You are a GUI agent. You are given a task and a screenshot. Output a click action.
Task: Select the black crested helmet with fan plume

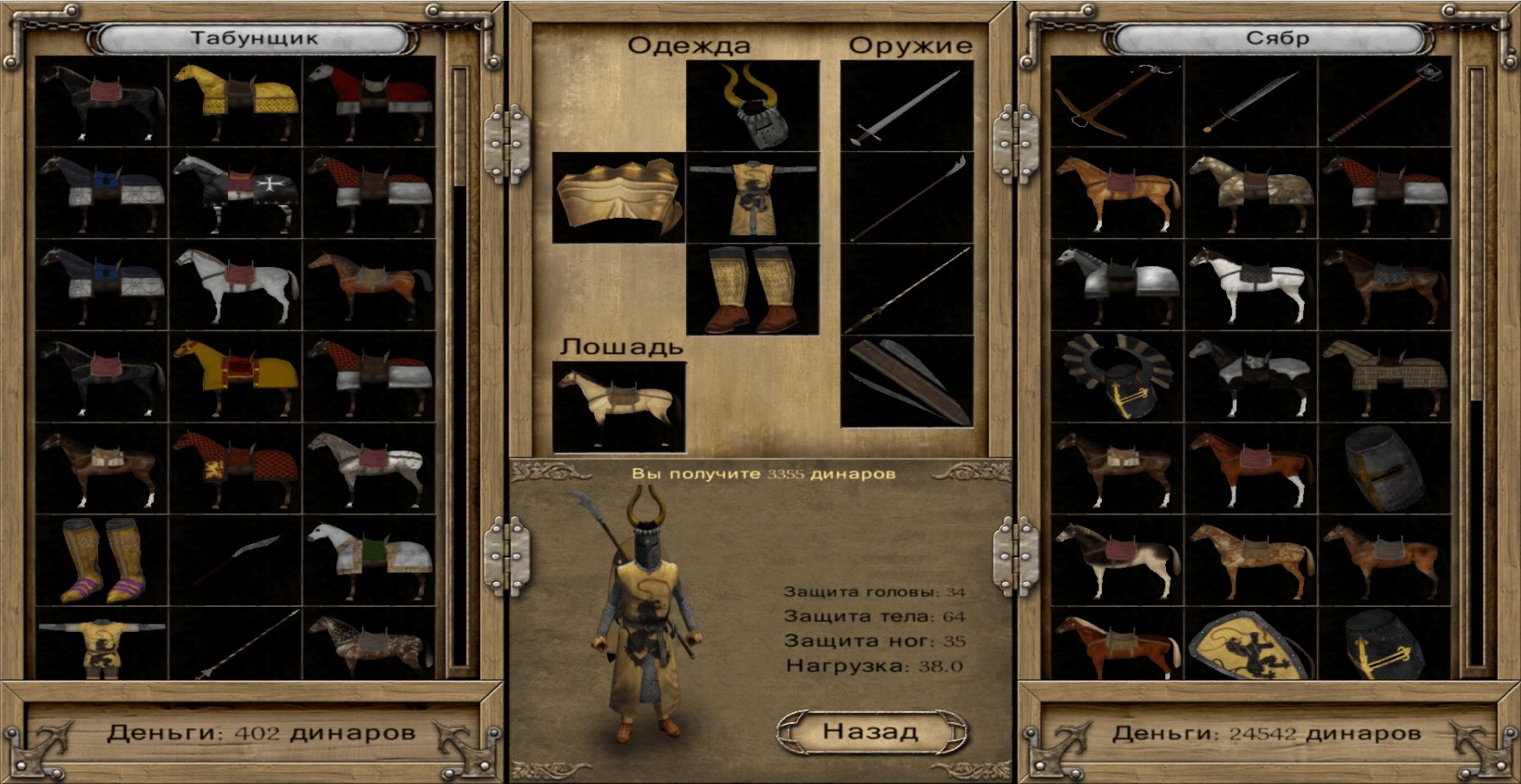(x=1116, y=377)
